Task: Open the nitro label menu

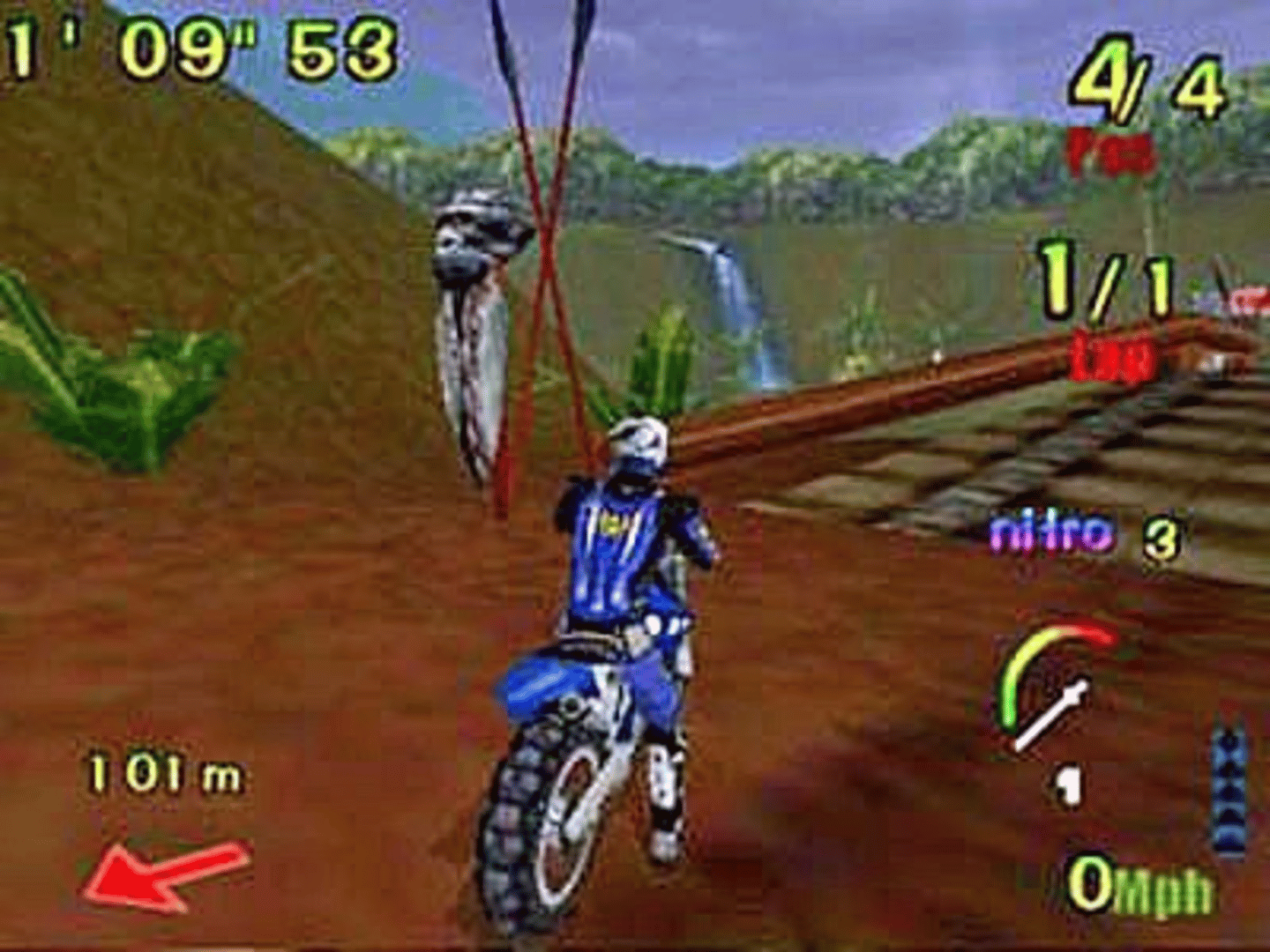Action: click(x=1054, y=531)
